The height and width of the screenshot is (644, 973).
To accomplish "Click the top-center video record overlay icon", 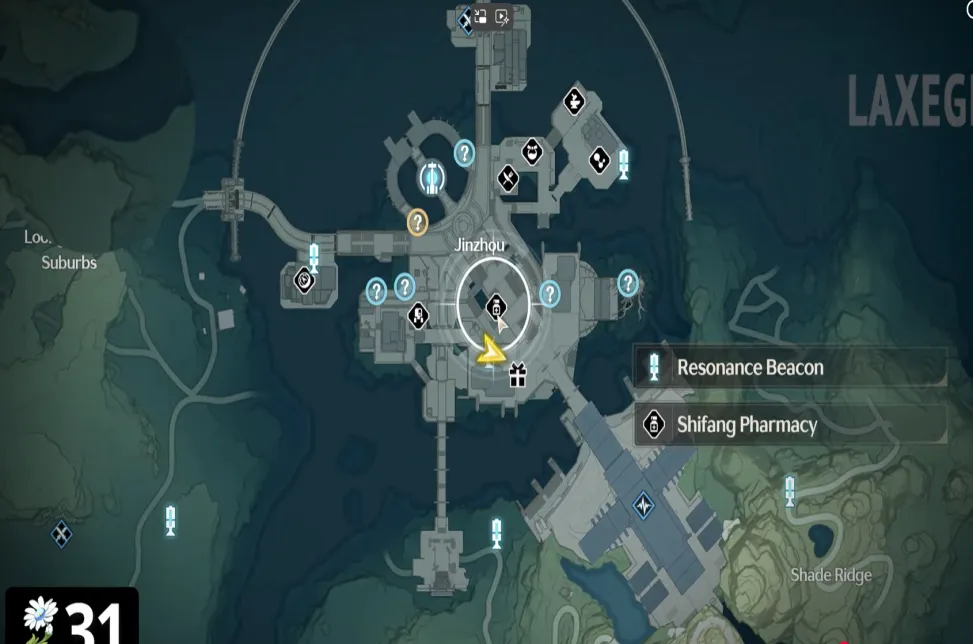I will pyautogui.click(x=502, y=16).
